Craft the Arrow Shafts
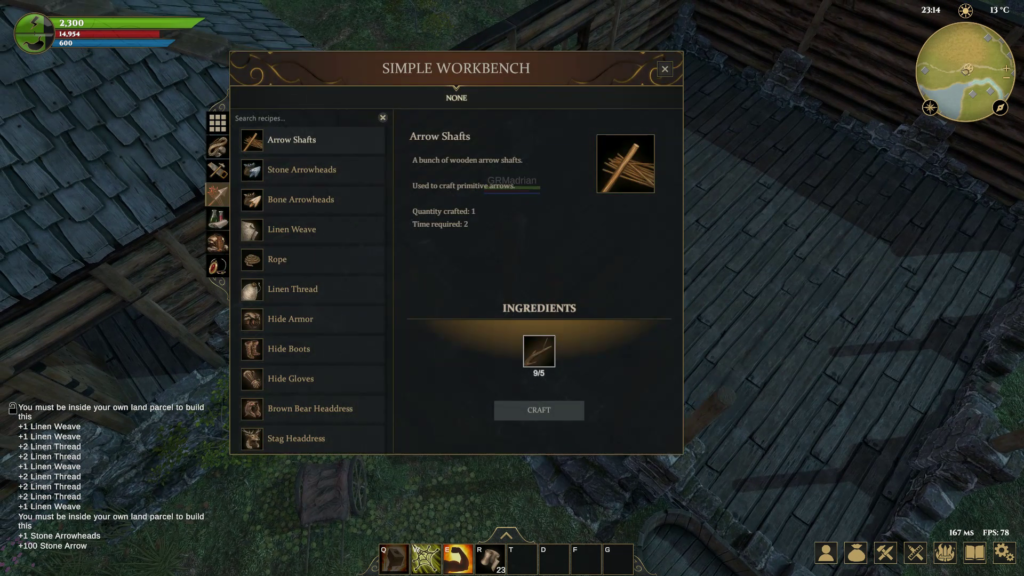This screenshot has width=1024, height=576. tap(538, 410)
